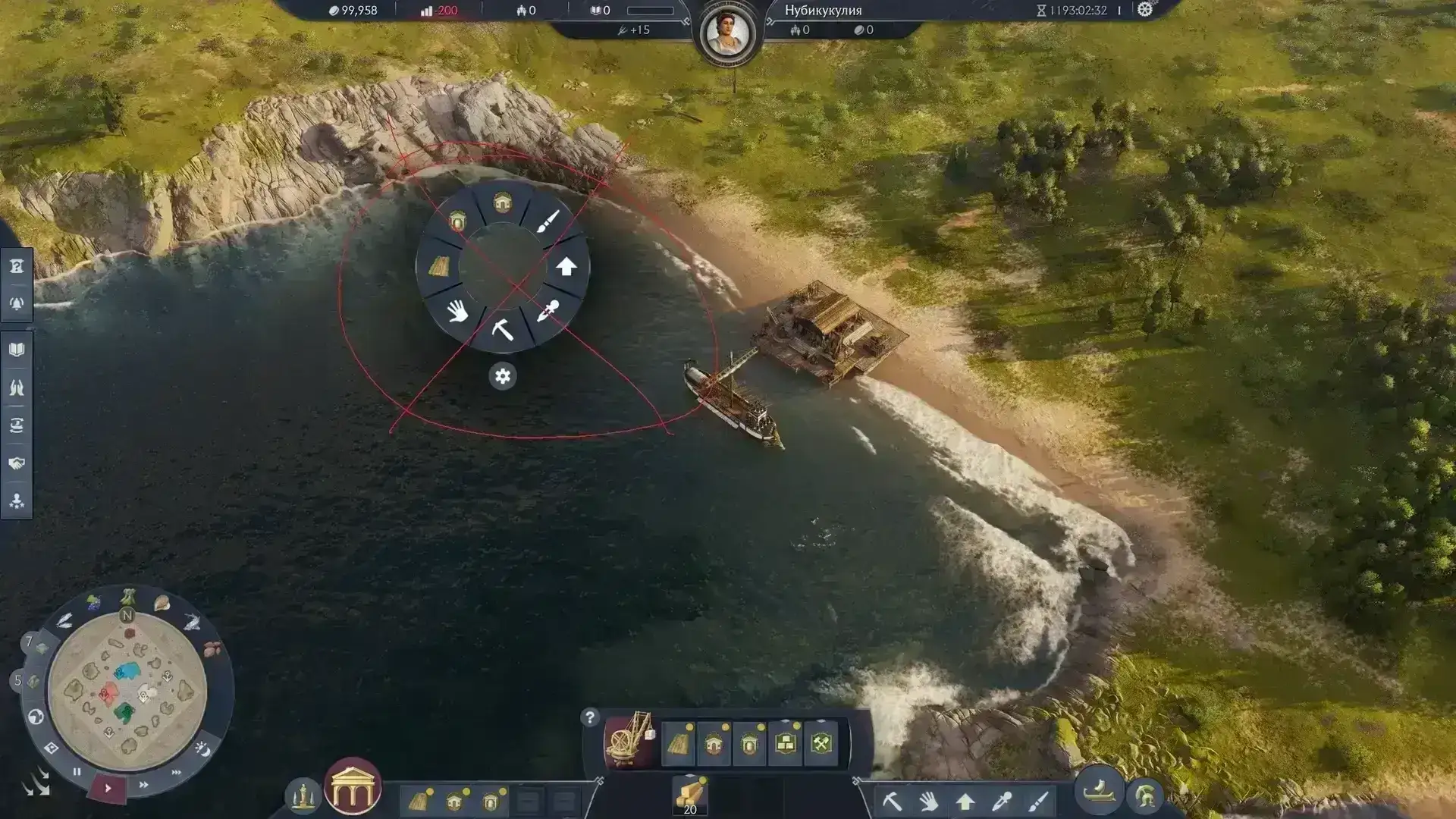Set game speed to triple fast-forward
Viewport: 1456px width, 819px height.
(177, 772)
